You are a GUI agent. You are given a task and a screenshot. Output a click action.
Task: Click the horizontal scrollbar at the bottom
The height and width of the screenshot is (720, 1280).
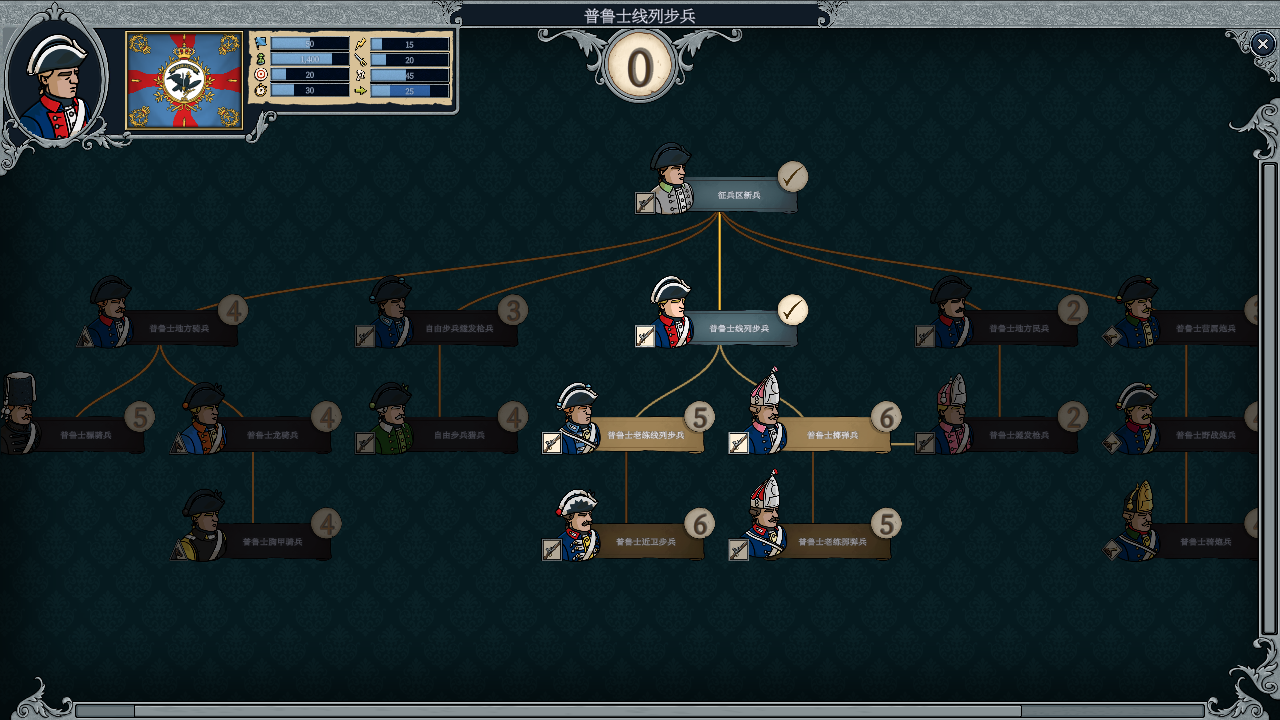[x=577, y=711]
